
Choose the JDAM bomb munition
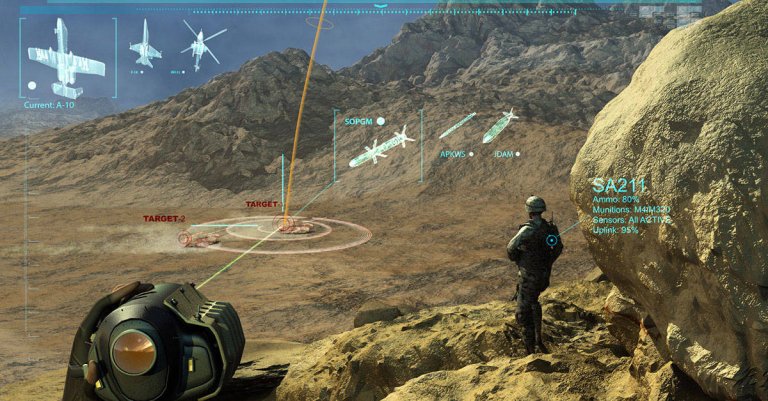coord(500,126)
